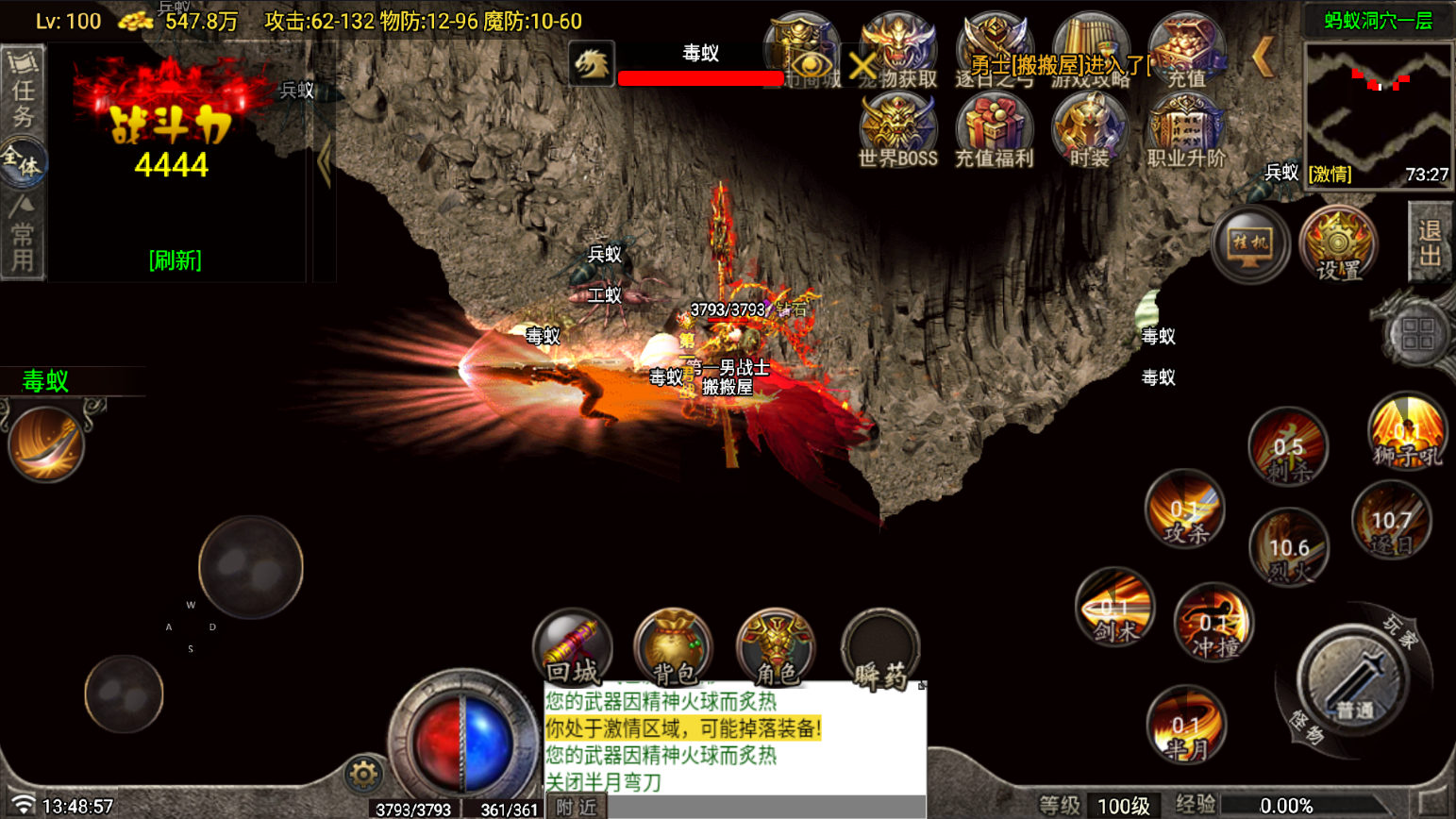The height and width of the screenshot is (819, 1456).
Task: Open the 世界BOSS menu
Action: pyautogui.click(x=896, y=129)
